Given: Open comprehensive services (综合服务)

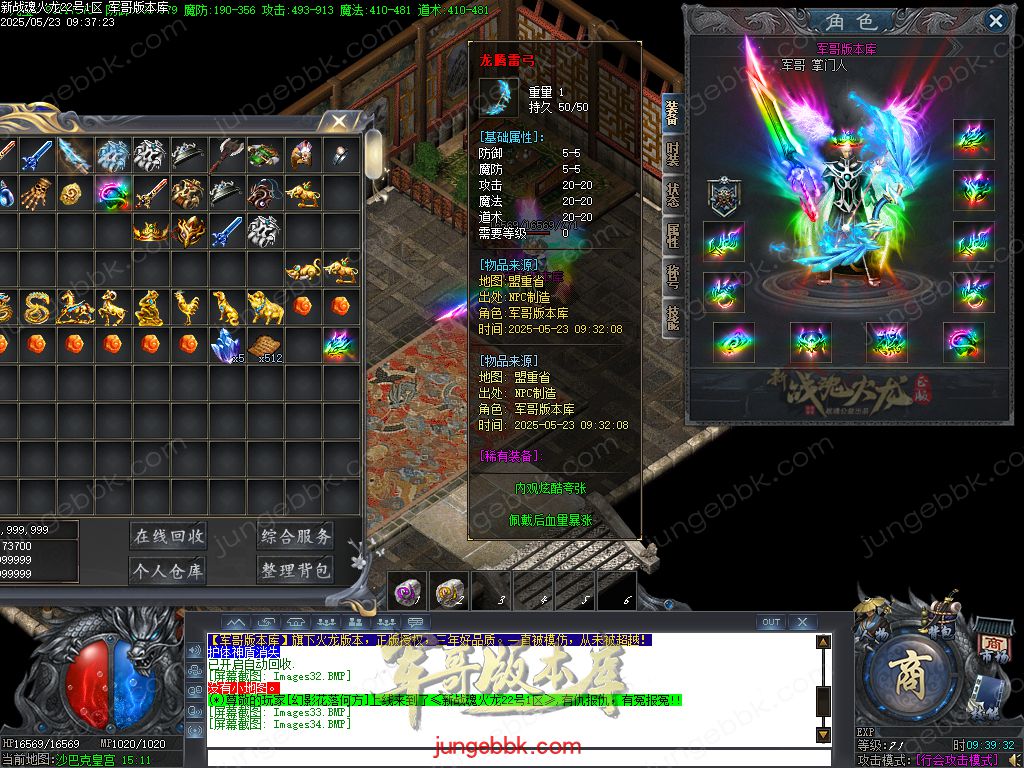Looking at the screenshot, I should (296, 536).
